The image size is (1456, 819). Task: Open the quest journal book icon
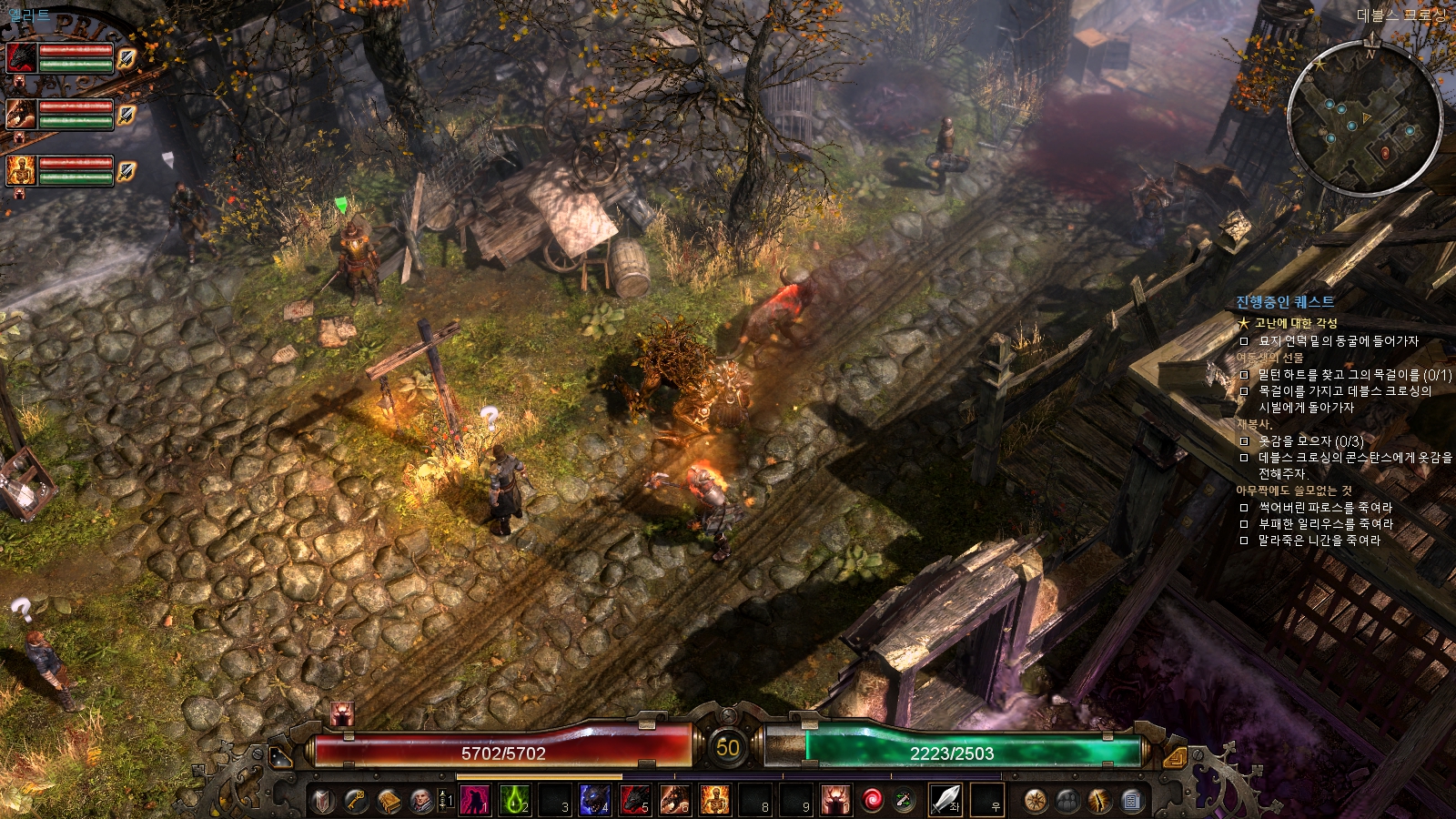pos(389,801)
